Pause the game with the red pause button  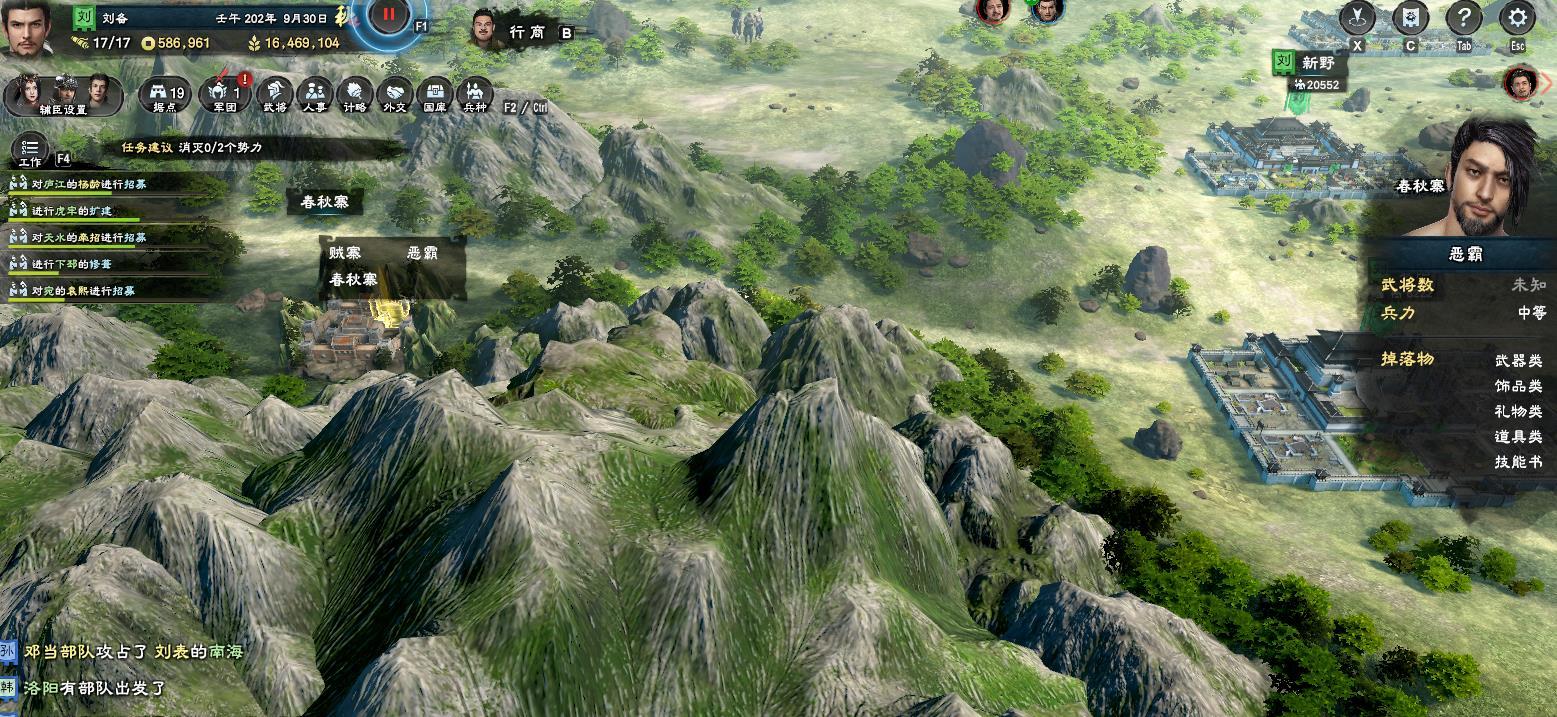389,17
